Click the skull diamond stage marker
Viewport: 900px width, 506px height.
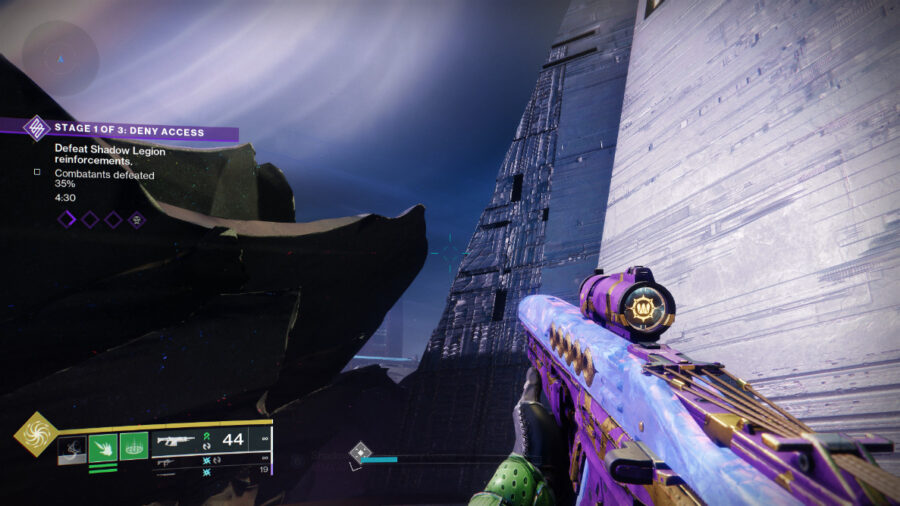pyautogui.click(x=137, y=219)
